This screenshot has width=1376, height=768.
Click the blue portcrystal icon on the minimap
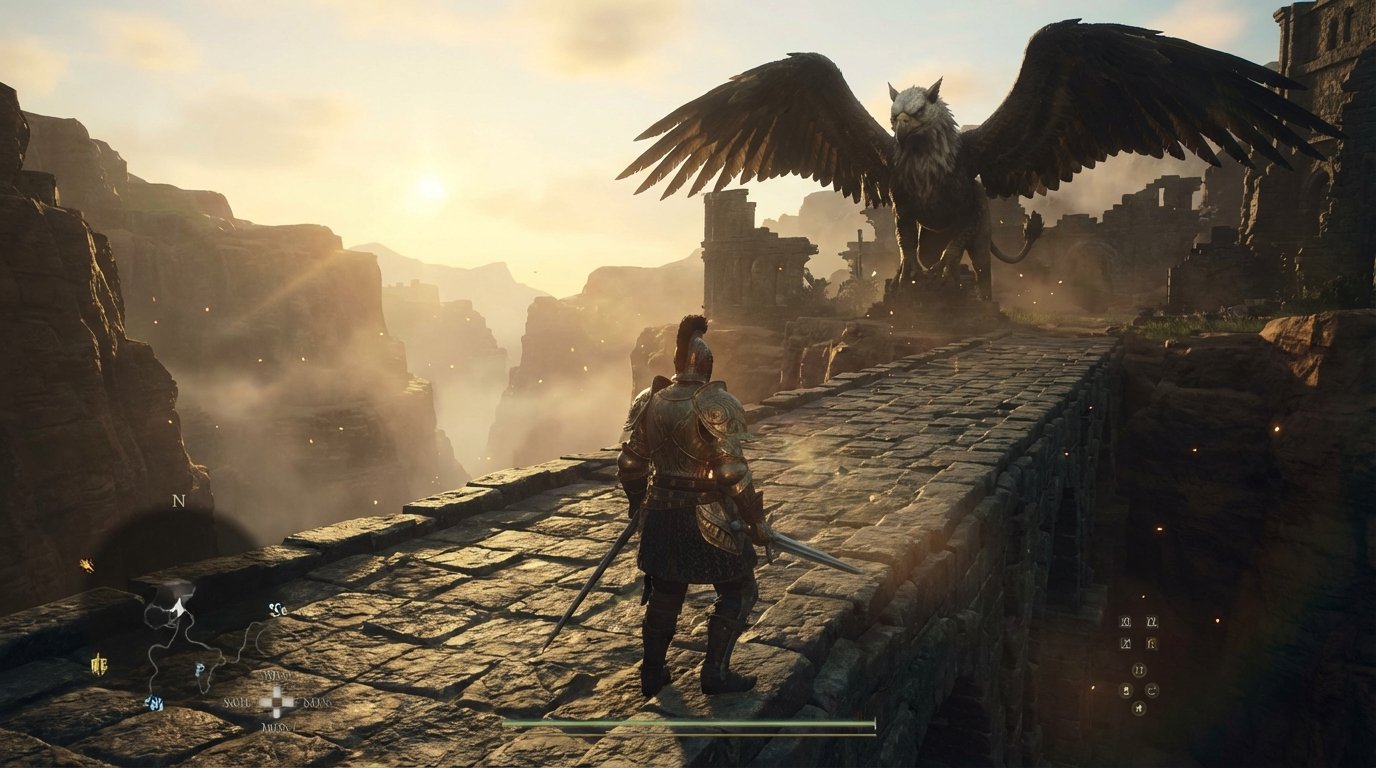click(152, 701)
